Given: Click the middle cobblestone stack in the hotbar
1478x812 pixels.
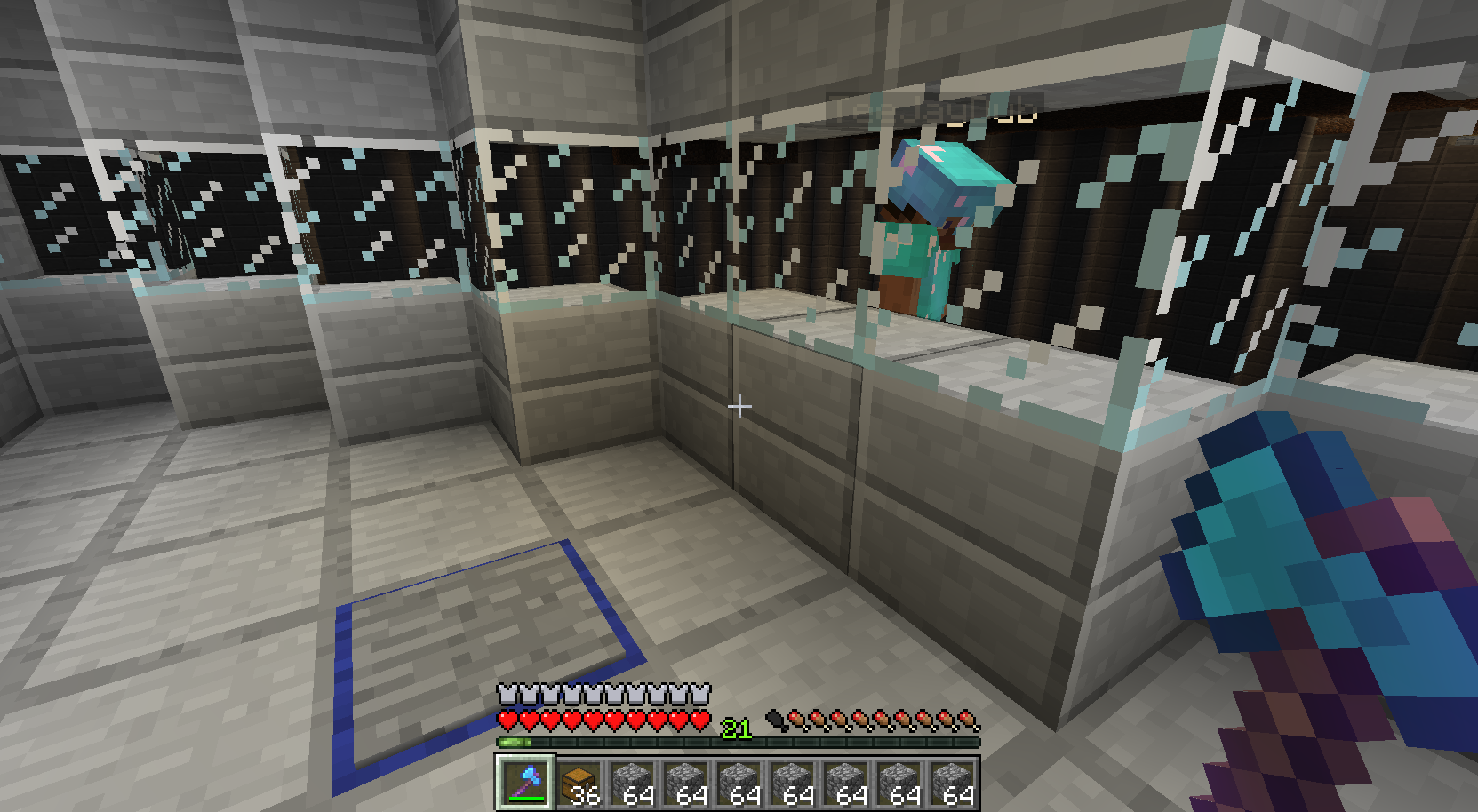Looking at the screenshot, I should pos(792,783).
